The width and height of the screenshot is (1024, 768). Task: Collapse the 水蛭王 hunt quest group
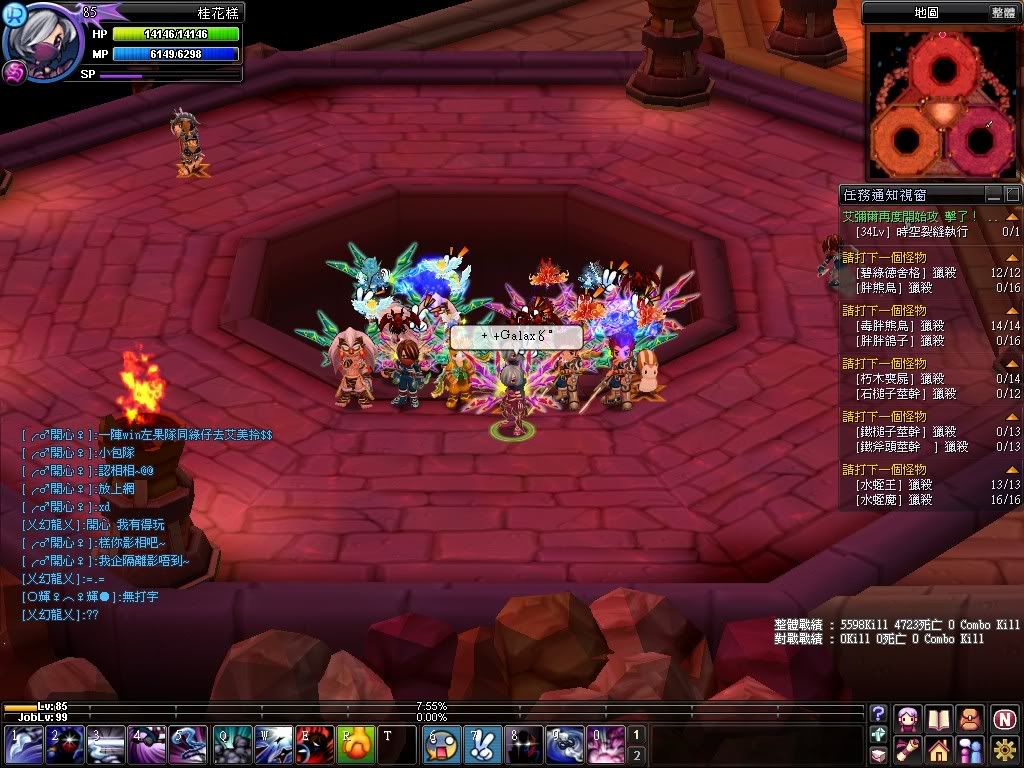click(1012, 468)
